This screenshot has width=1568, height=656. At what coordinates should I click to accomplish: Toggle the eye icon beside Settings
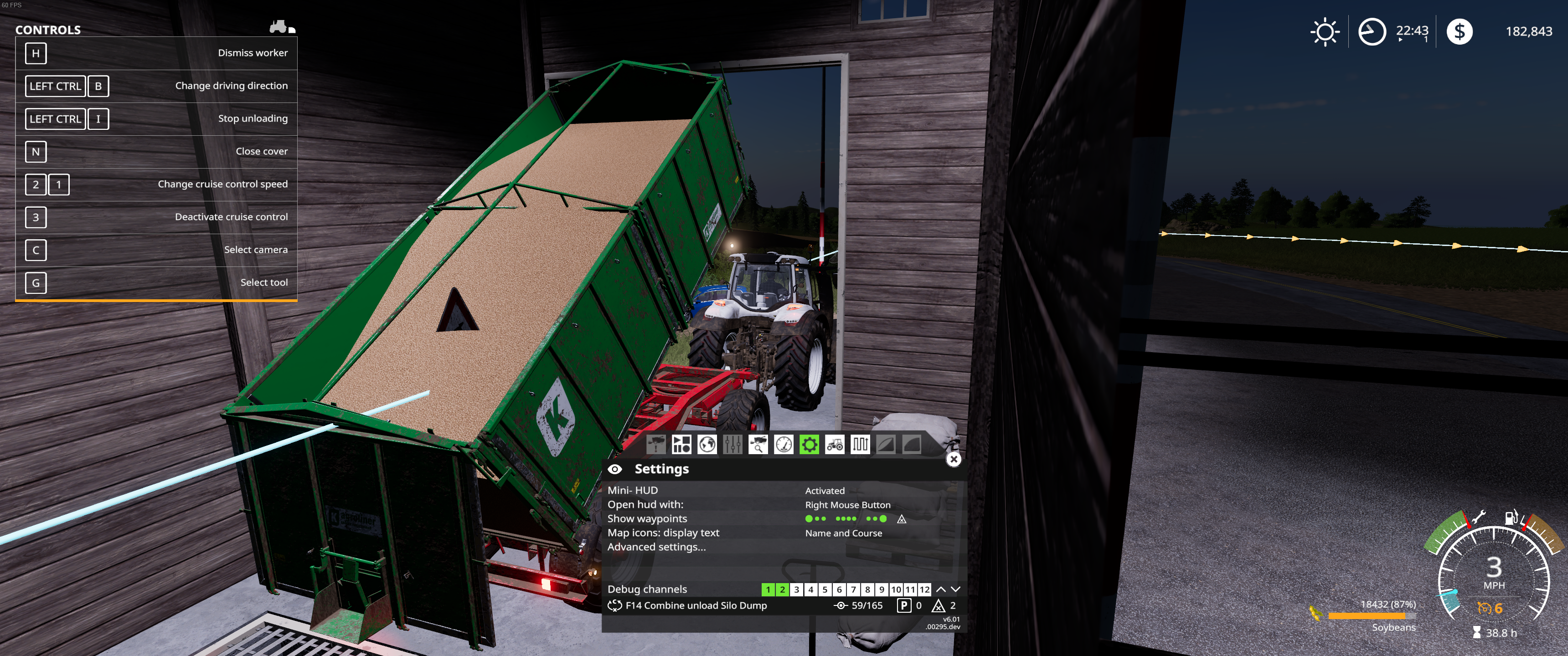tap(615, 469)
